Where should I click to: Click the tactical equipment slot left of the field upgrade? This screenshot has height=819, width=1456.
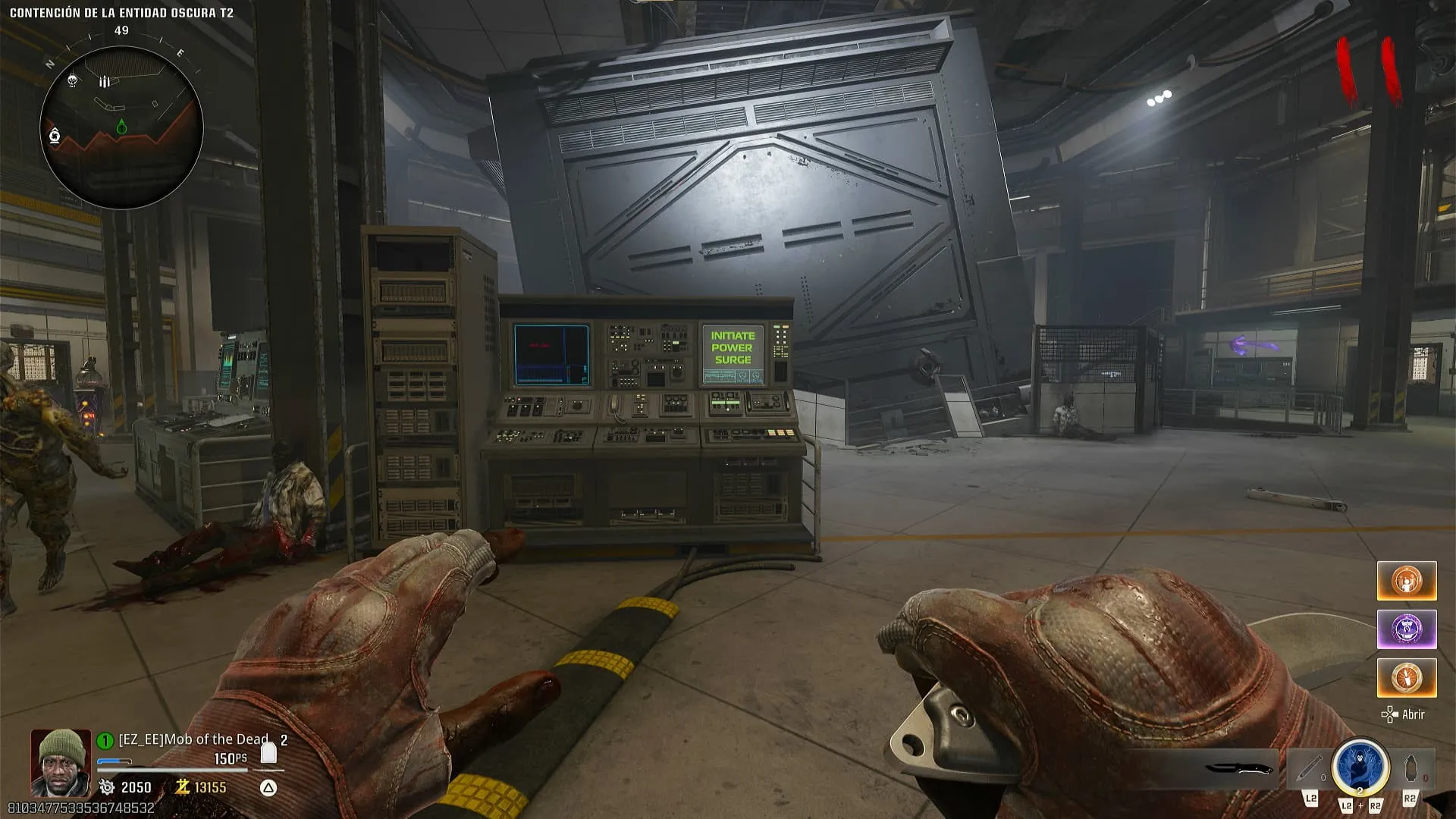[1310, 769]
